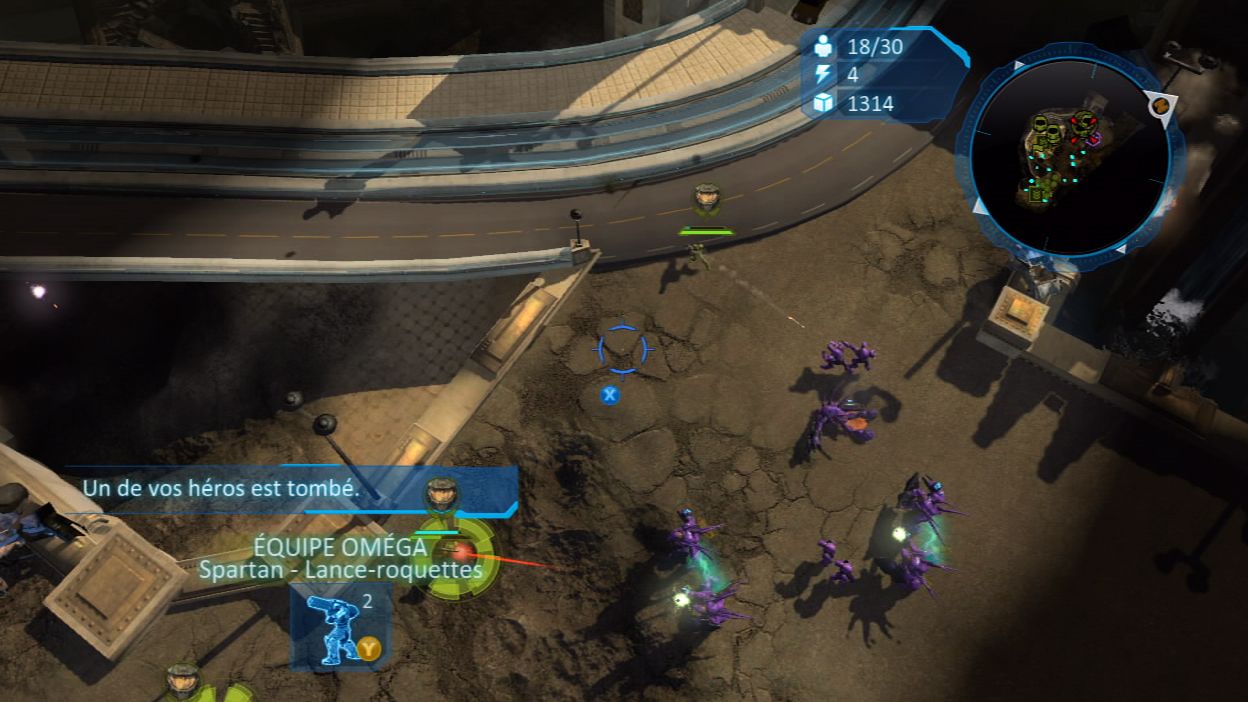This screenshot has width=1248, height=702.
Task: Click the orange marker on the minimap rim
Action: [1161, 104]
